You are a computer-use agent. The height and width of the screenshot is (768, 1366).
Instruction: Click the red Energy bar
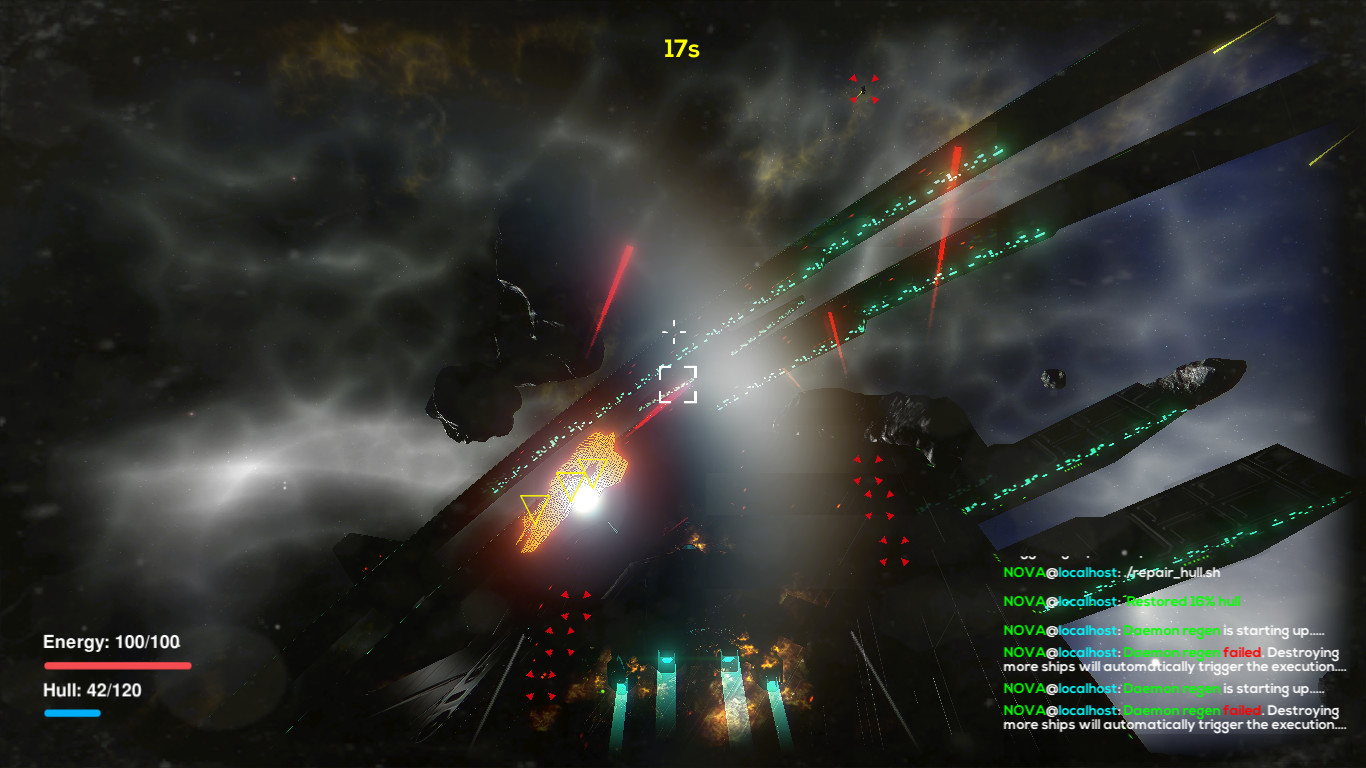(117, 664)
